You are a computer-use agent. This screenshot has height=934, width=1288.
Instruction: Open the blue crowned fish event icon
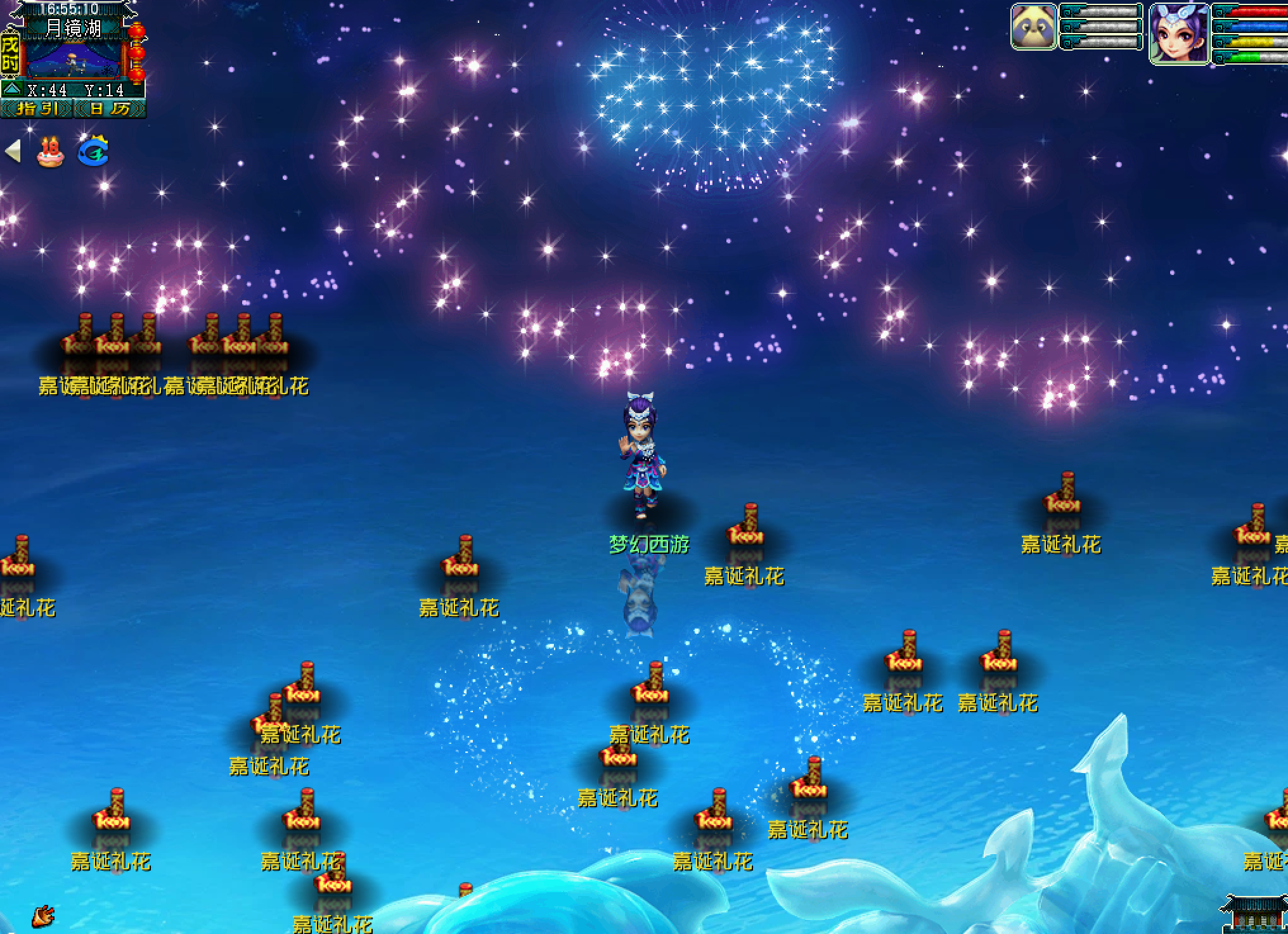coord(93,151)
